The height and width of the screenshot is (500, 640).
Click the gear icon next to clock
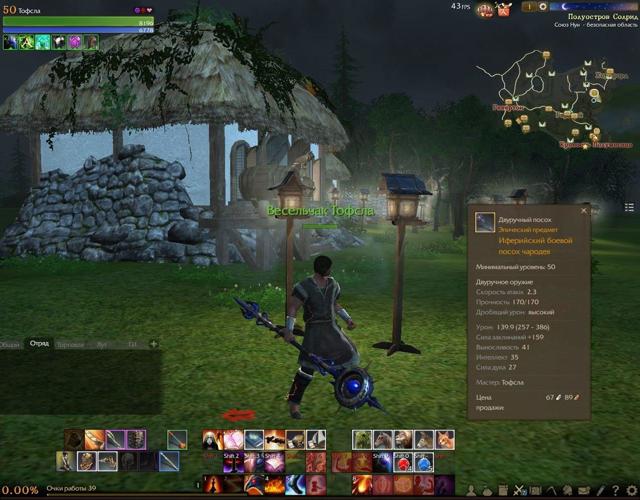(543, 7)
